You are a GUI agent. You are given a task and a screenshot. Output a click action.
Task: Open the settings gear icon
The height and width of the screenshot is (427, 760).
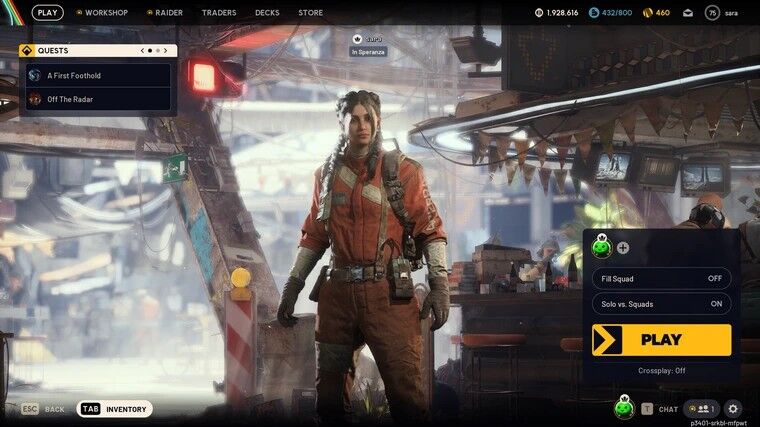click(x=733, y=408)
